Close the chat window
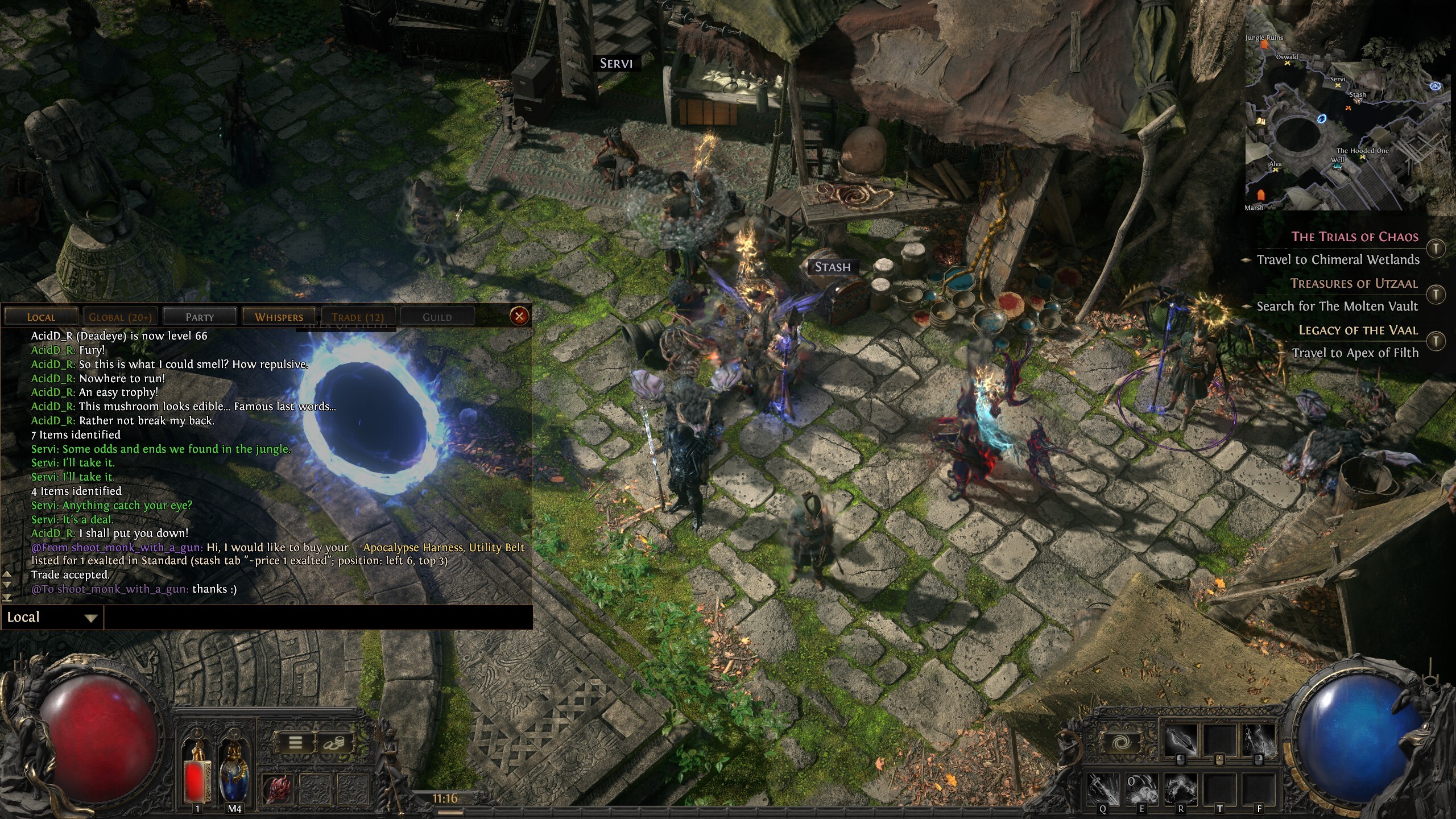 point(519,316)
